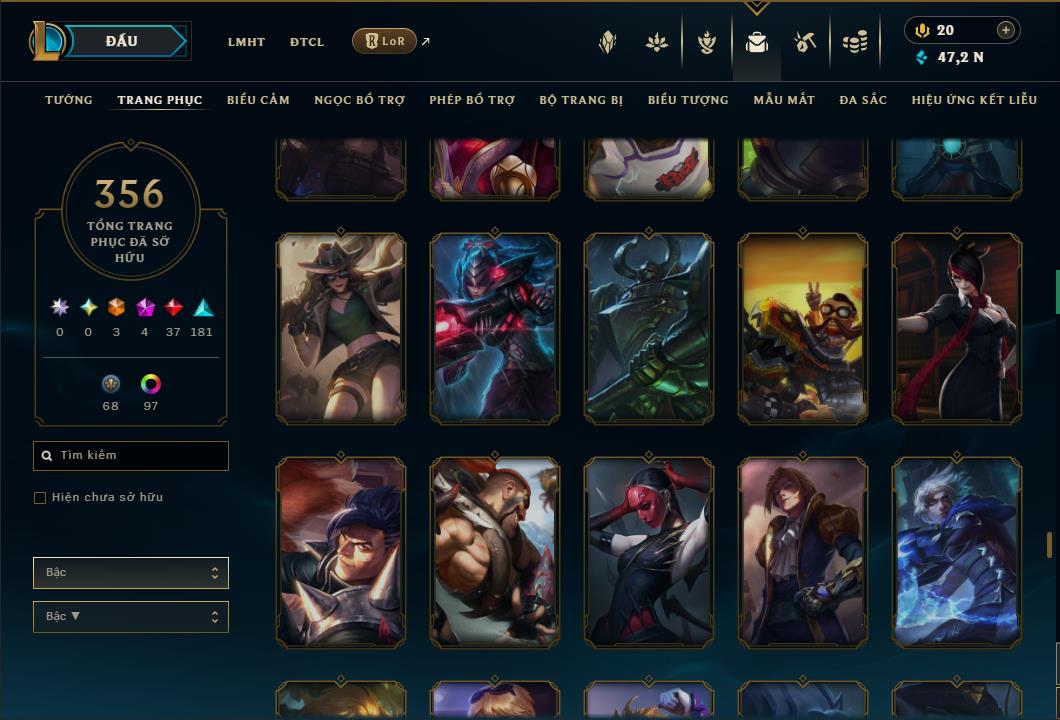Open the crafting hammer icon in the top bar
Image resolution: width=1060 pixels, height=720 pixels.
coord(805,42)
